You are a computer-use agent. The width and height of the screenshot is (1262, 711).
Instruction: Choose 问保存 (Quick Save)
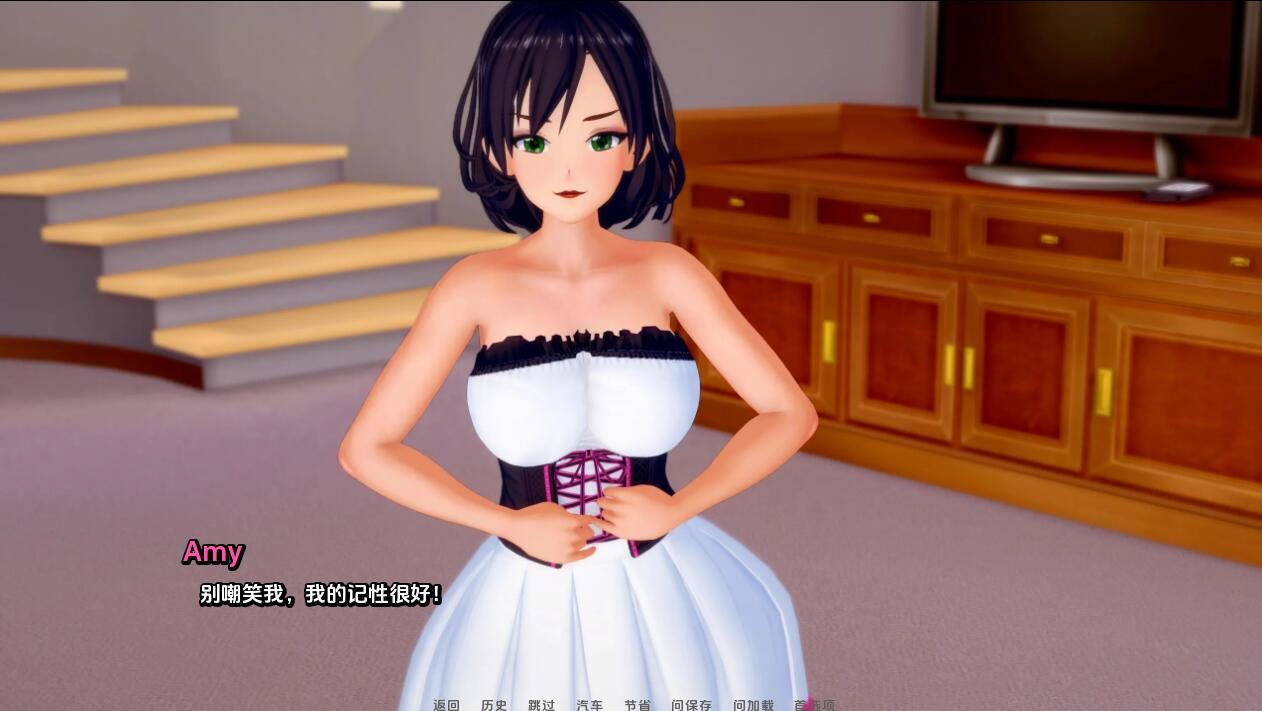691,704
